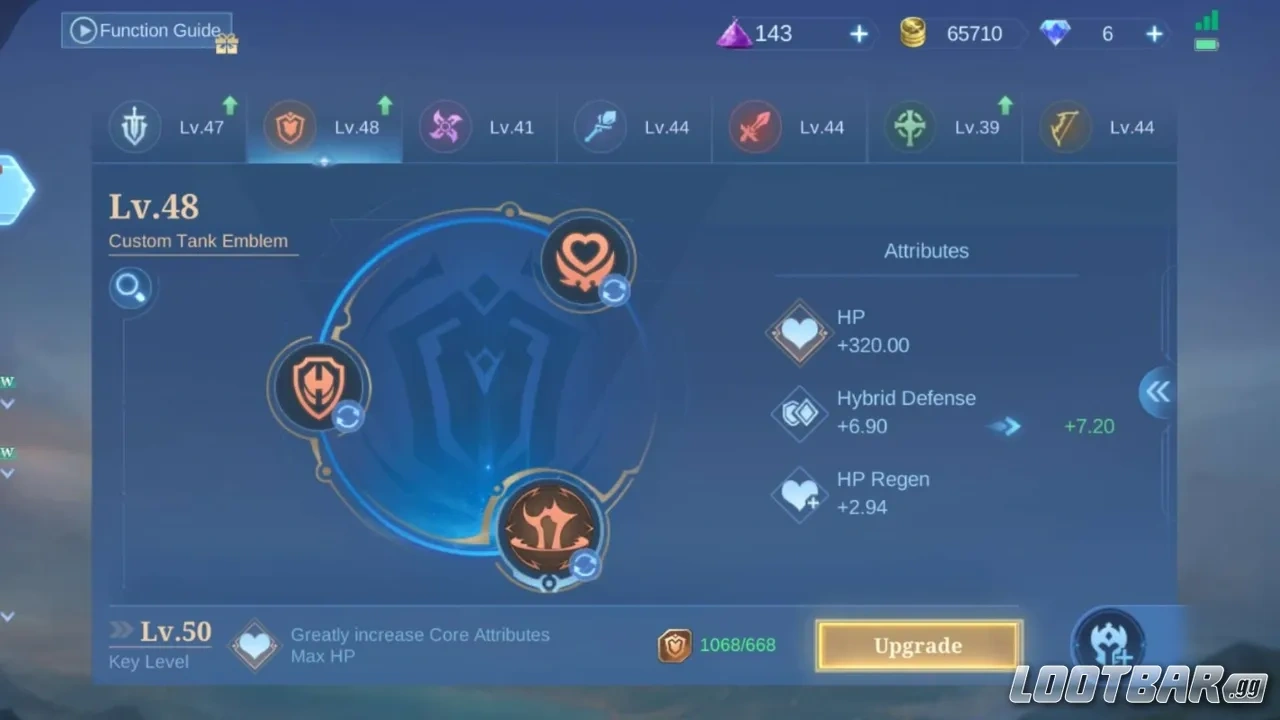Select the heart-shaped talent node
Image resolution: width=1280 pixels, height=720 pixels.
(x=585, y=258)
